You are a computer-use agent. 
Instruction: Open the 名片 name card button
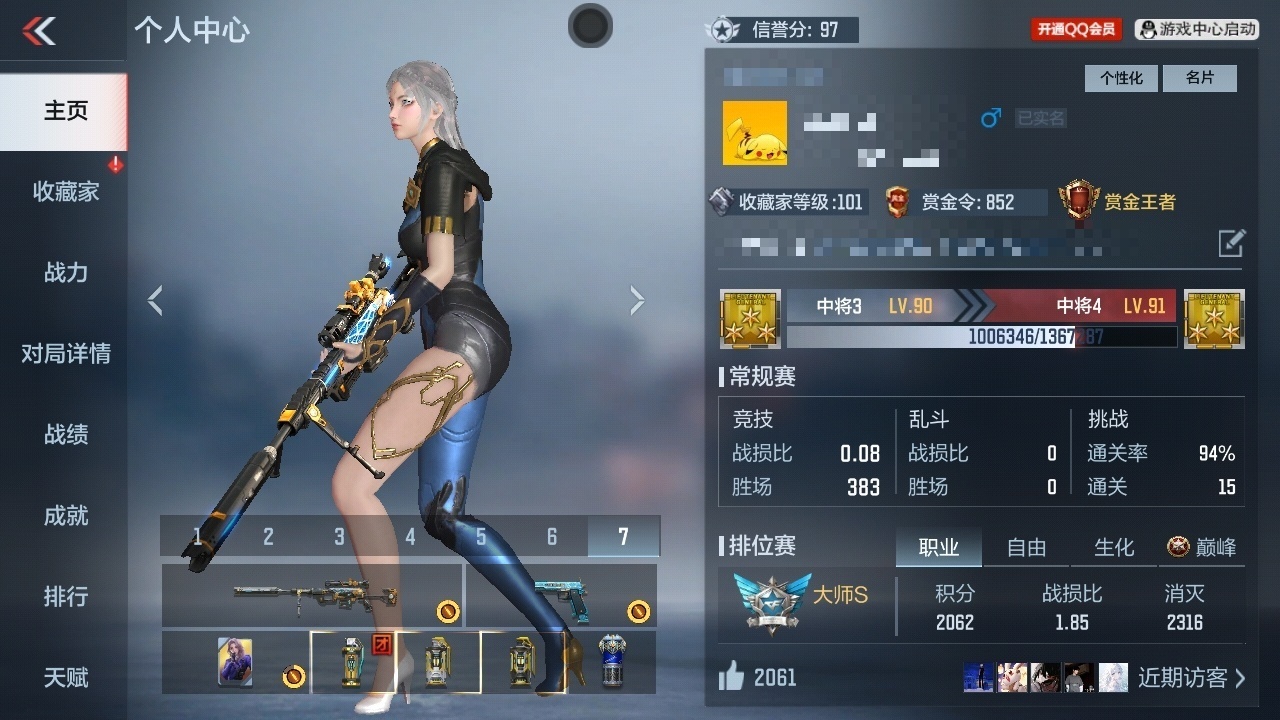click(x=1199, y=78)
